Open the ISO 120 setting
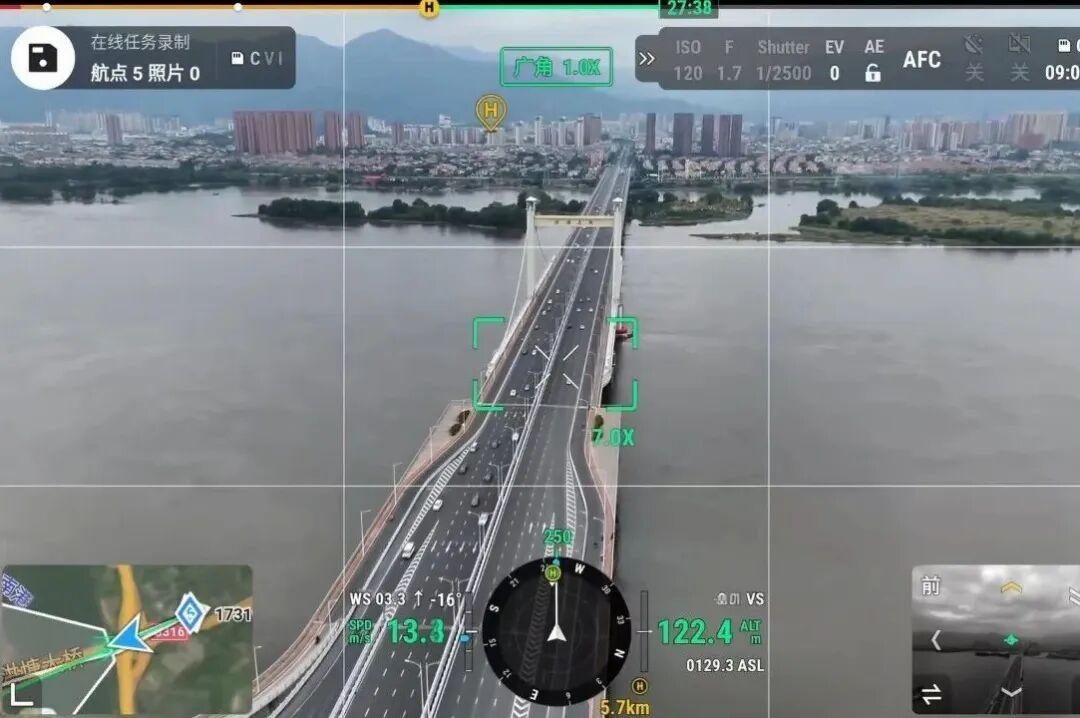This screenshot has height=718, width=1080. click(688, 60)
